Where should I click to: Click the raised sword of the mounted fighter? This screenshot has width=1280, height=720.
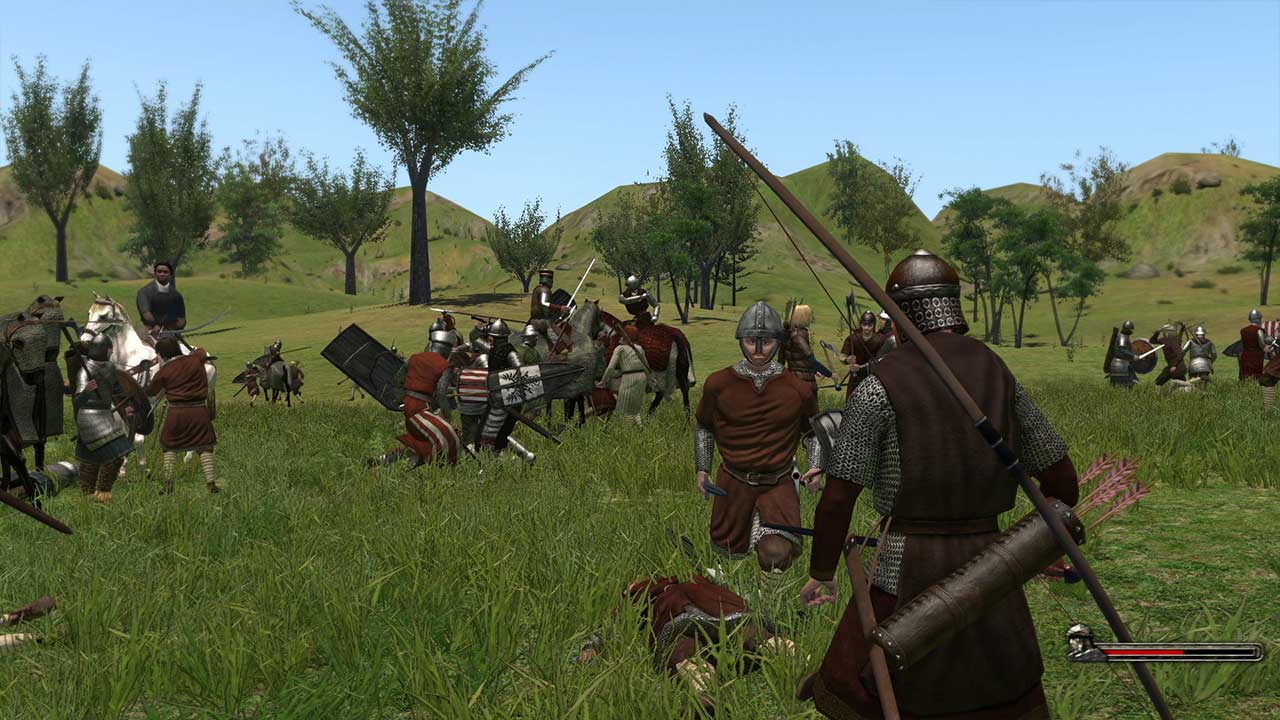pyautogui.click(x=580, y=285)
